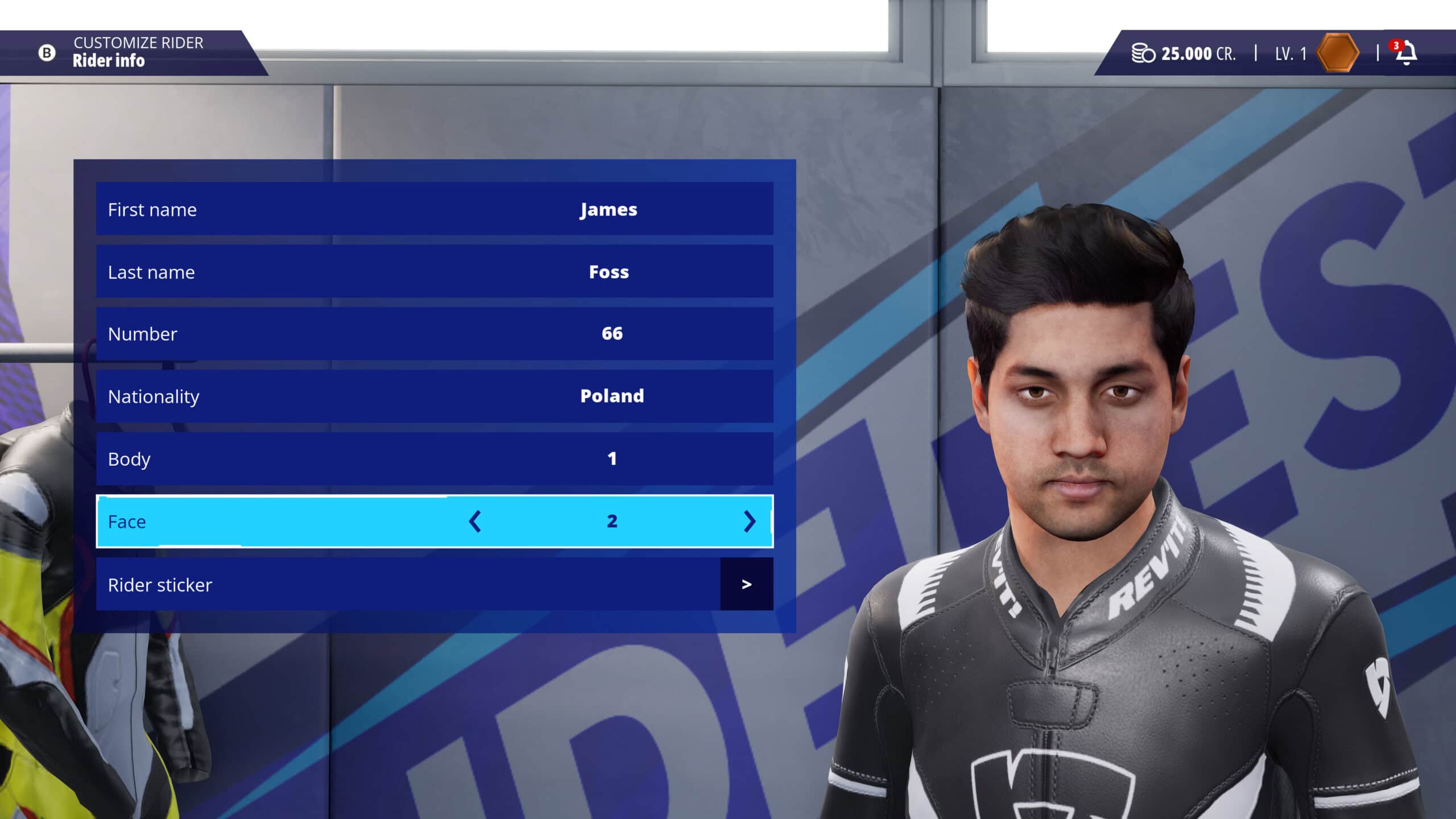
Task: Advance Face with the right arrow
Action: pyautogui.click(x=750, y=522)
